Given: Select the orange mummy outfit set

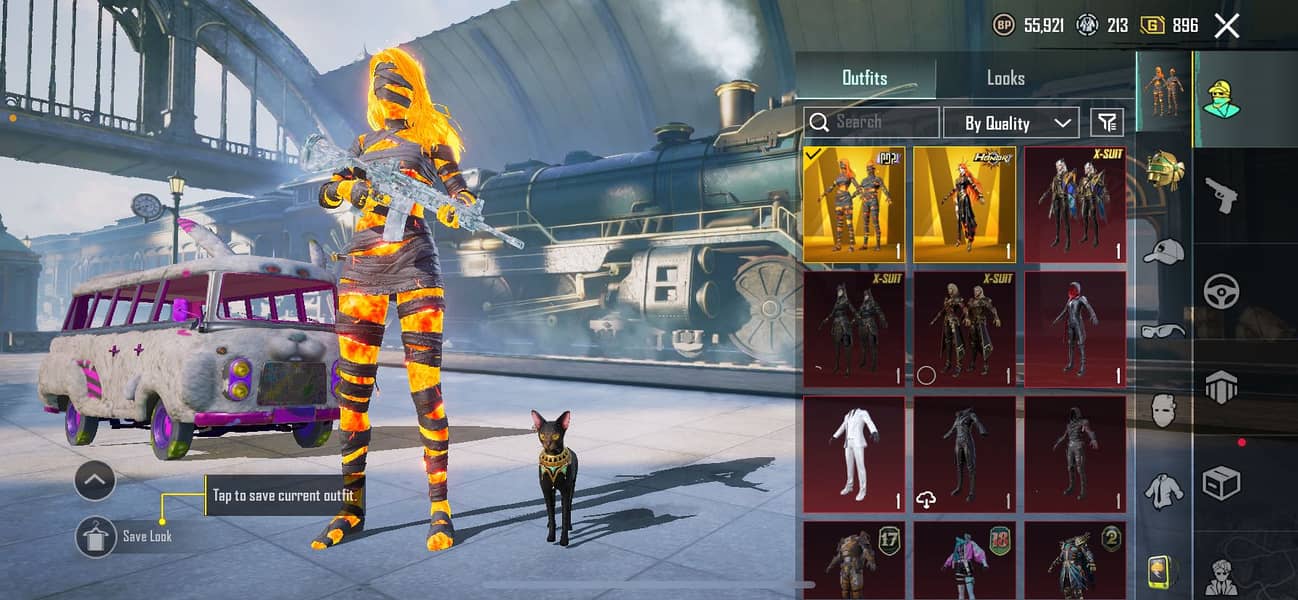Looking at the screenshot, I should (854, 204).
